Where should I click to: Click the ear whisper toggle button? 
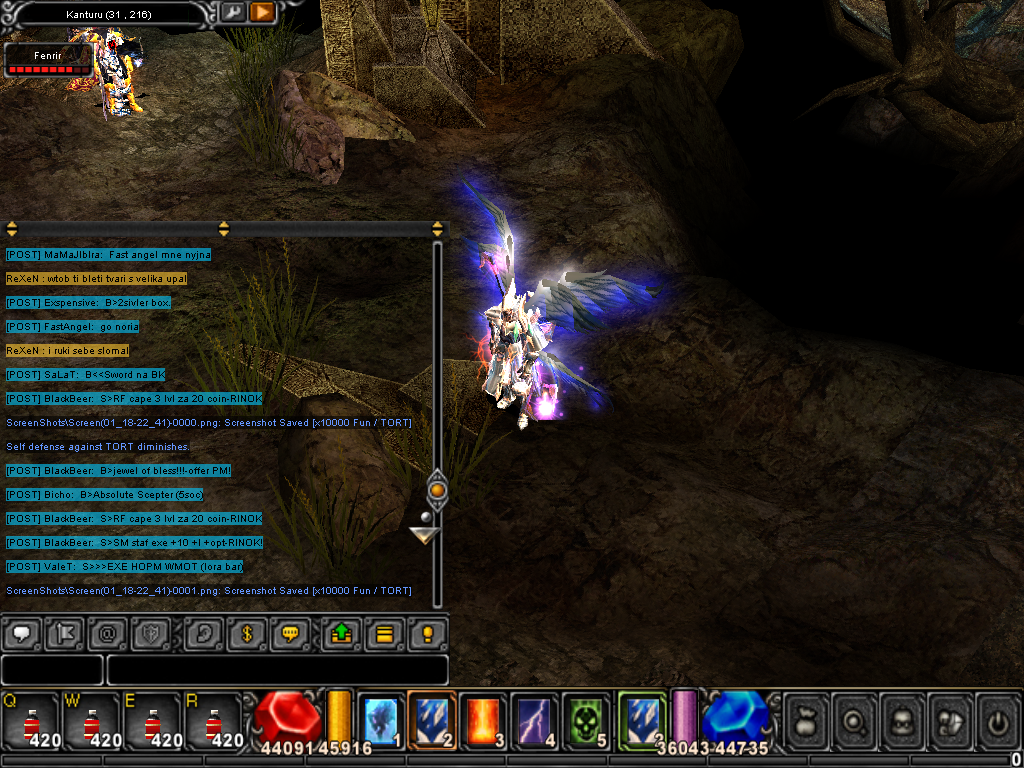206,633
